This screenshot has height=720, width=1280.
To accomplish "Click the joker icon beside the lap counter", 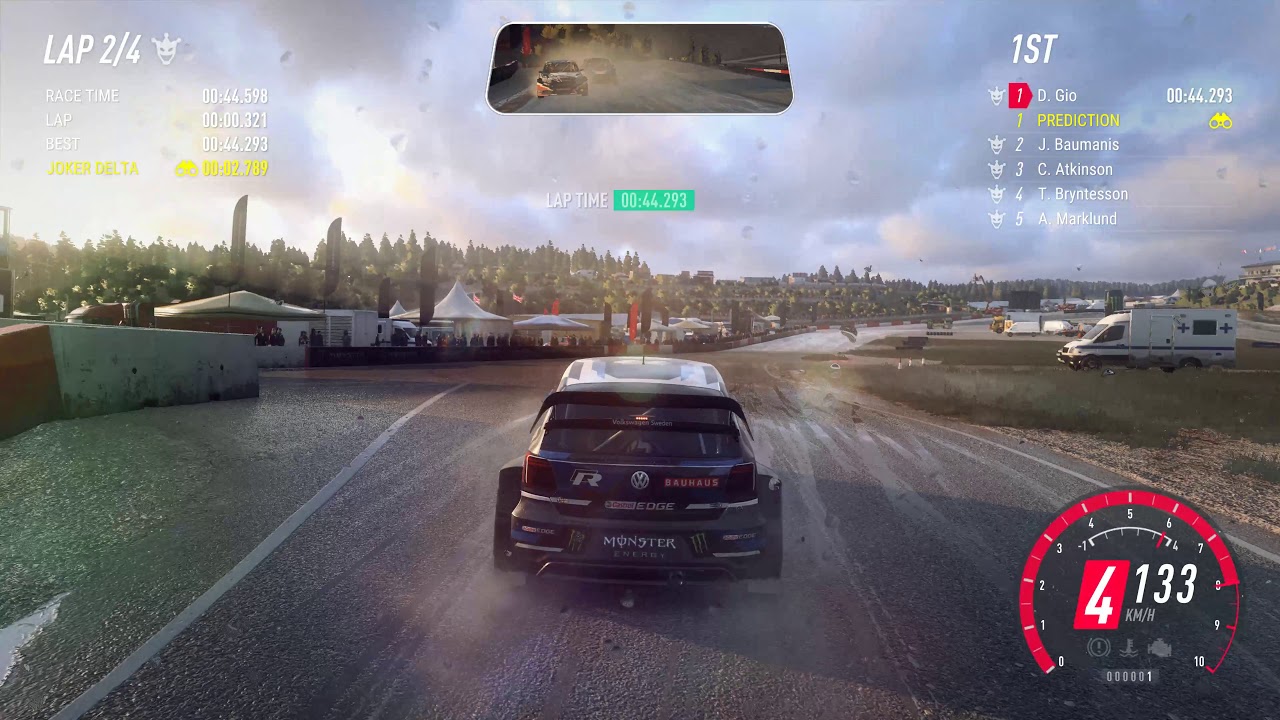I will 166,48.
